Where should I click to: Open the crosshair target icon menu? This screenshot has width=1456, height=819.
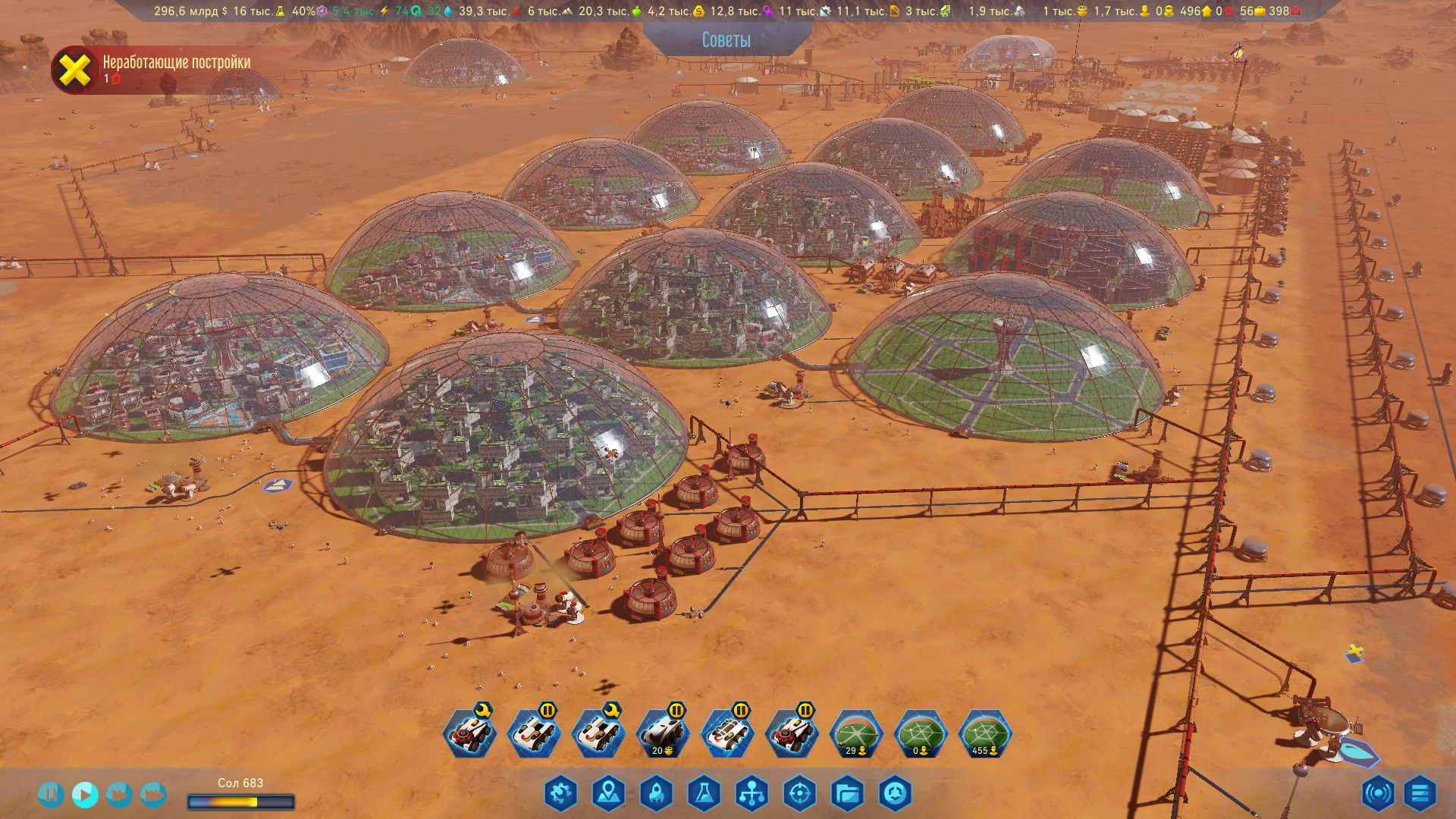coord(799,794)
